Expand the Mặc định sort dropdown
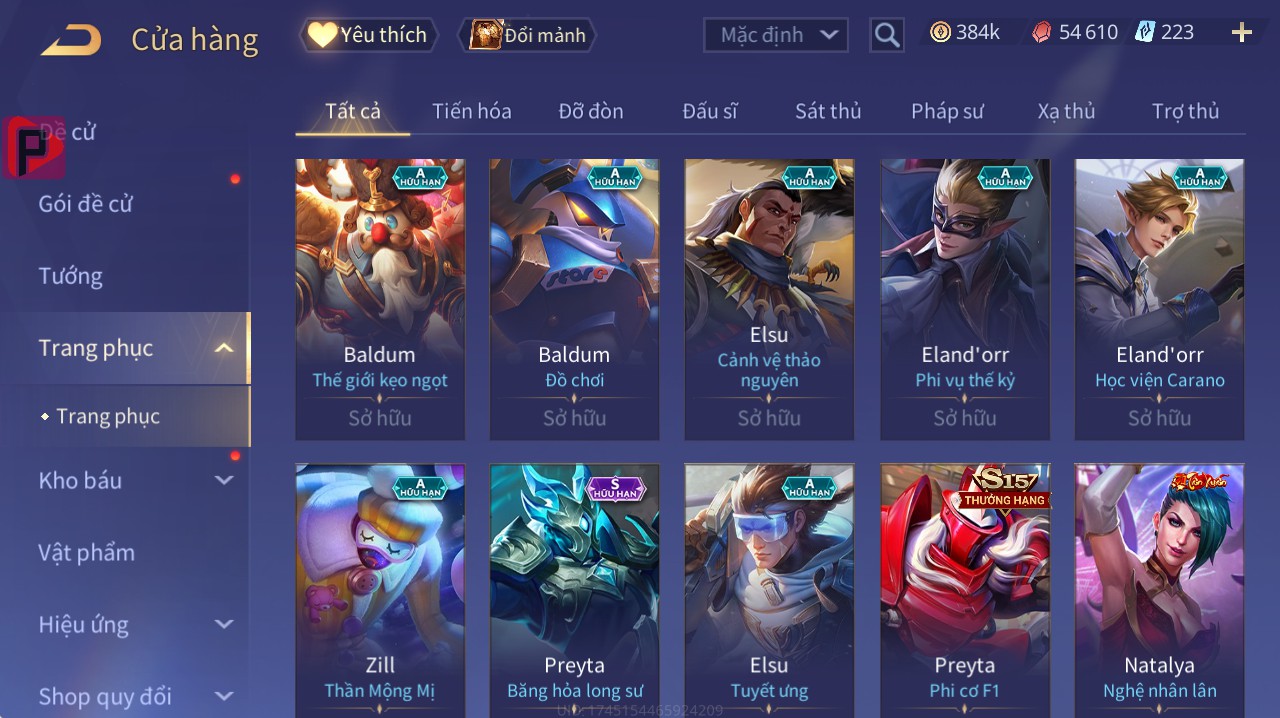Screen dimensions: 1280x718 point(776,35)
